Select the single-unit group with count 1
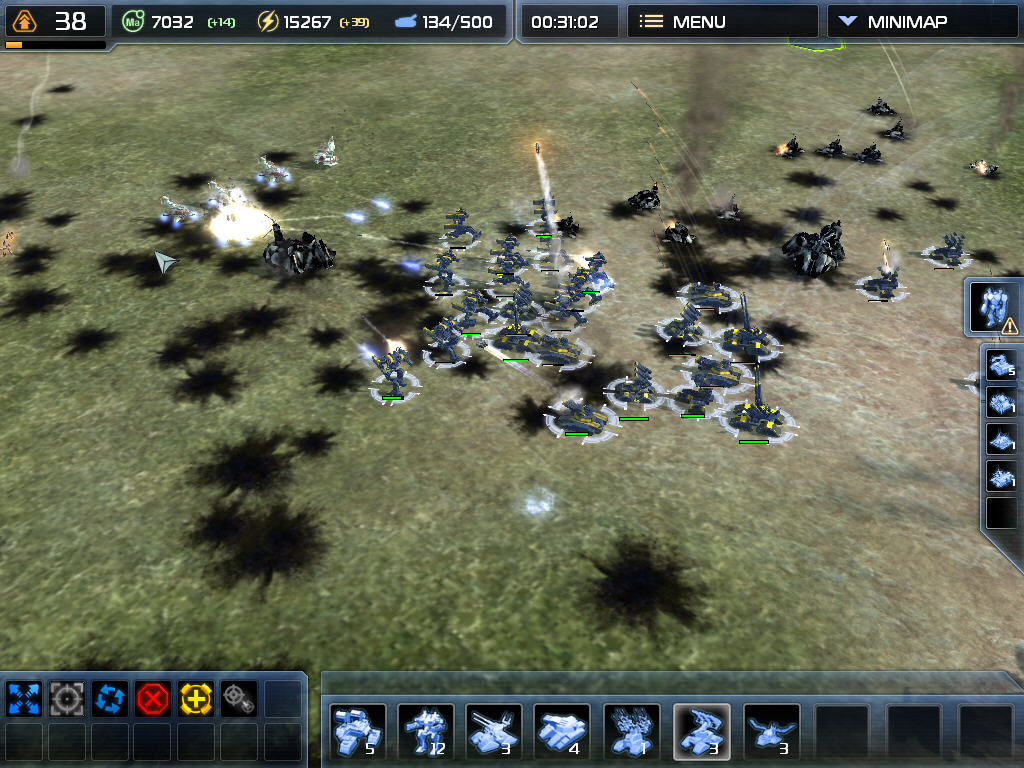Screen dimensions: 1024x768 point(632,732)
